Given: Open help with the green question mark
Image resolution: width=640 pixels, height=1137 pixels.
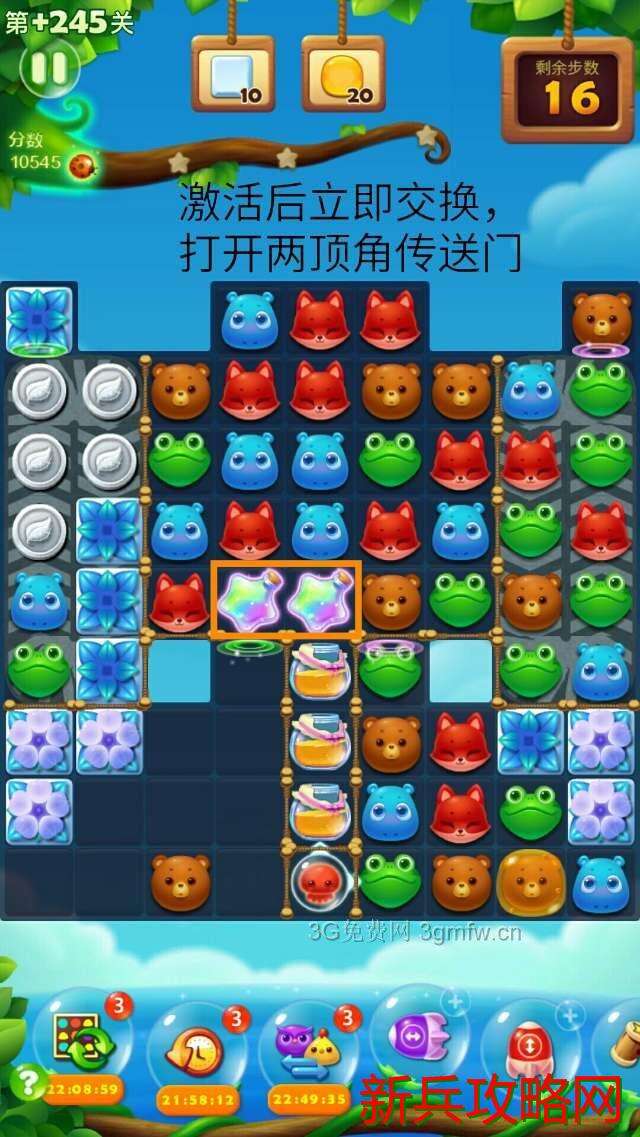Looking at the screenshot, I should (29, 1083).
